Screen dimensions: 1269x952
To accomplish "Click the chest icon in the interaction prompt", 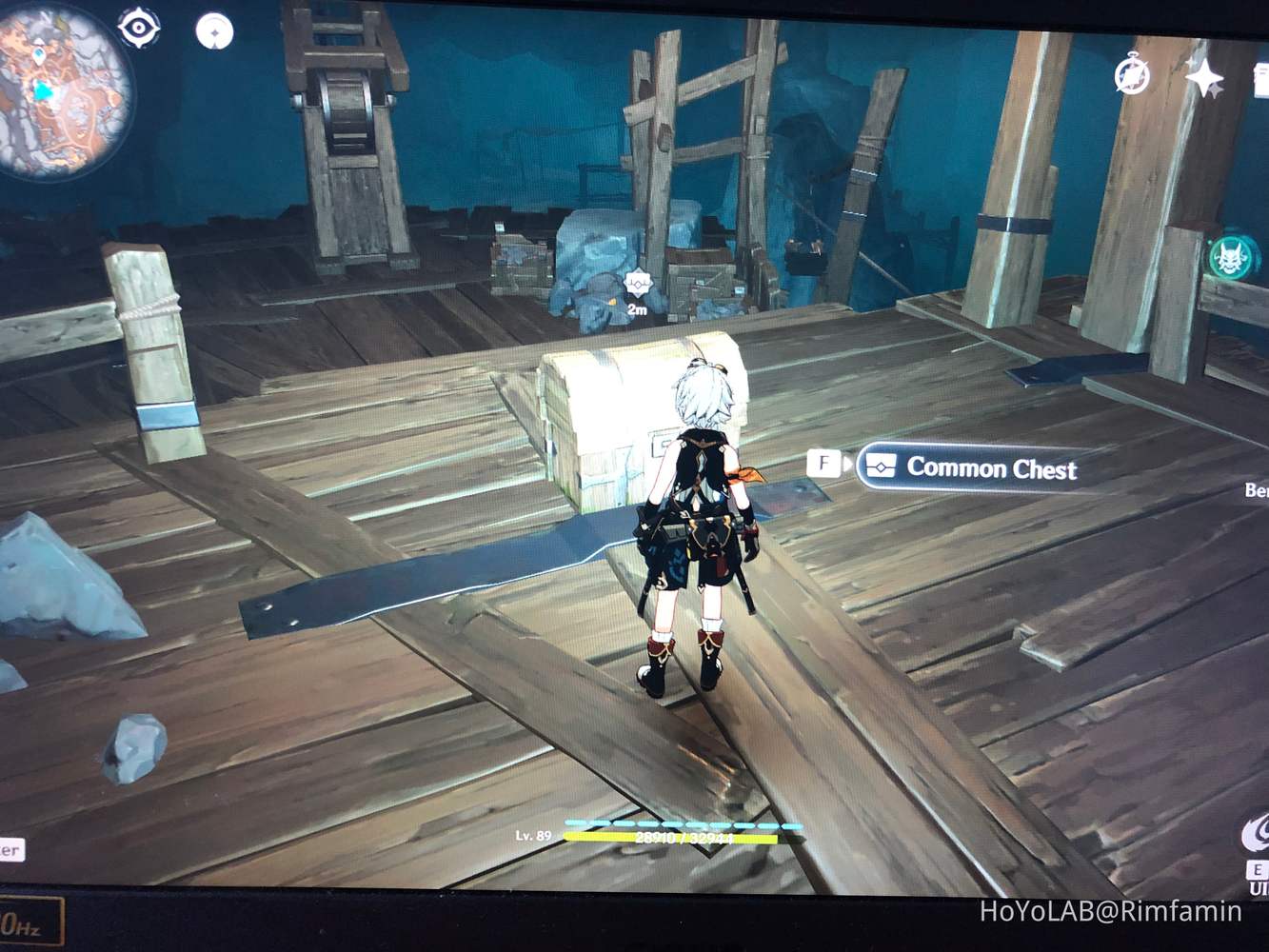I will pos(881,466).
